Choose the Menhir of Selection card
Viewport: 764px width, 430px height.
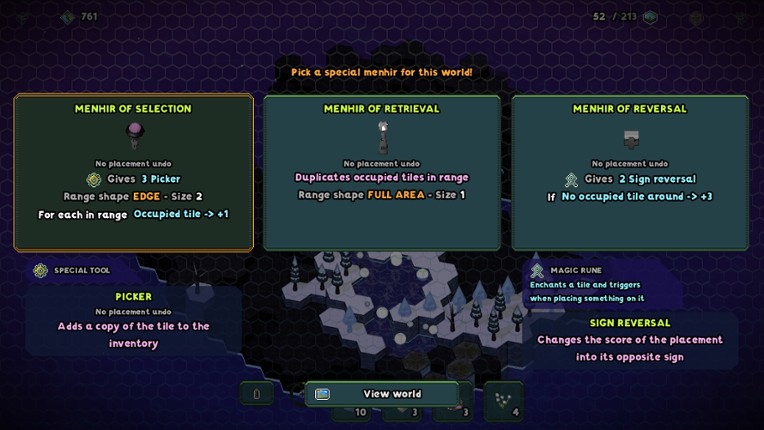pos(133,172)
